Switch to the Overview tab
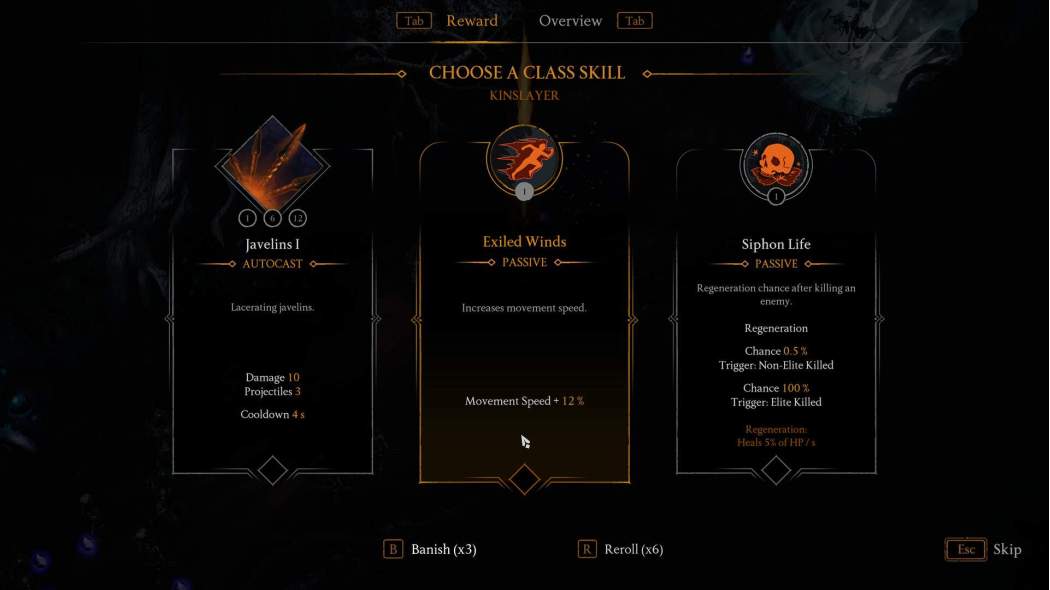This screenshot has height=590, width=1050. 570,21
